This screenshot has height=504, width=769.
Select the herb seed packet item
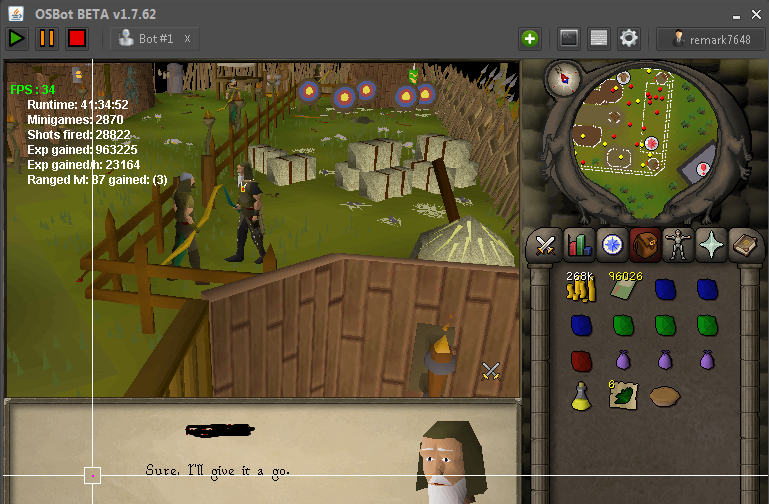pos(622,395)
